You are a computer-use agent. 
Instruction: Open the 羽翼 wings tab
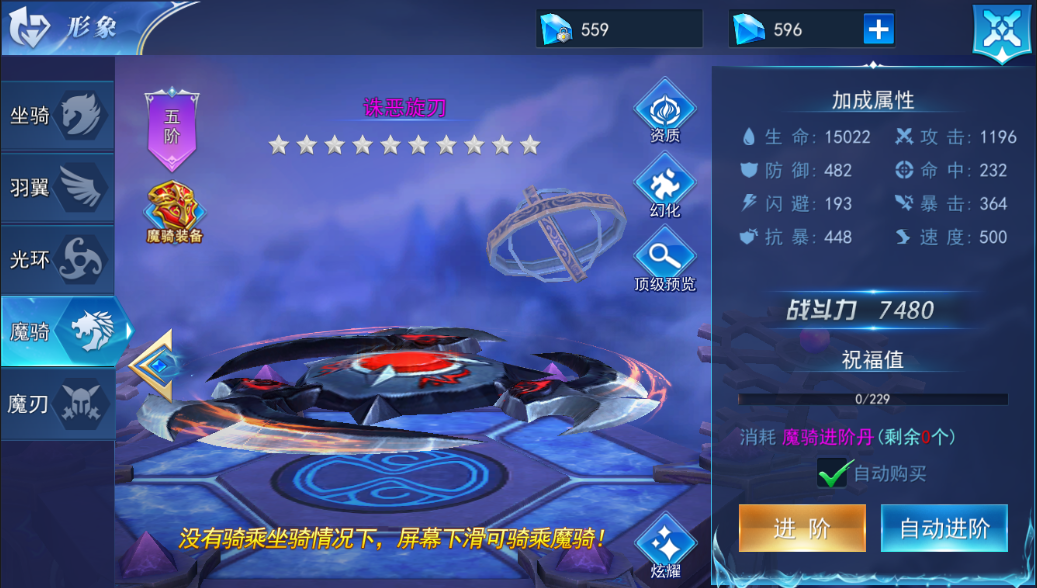(x=58, y=187)
